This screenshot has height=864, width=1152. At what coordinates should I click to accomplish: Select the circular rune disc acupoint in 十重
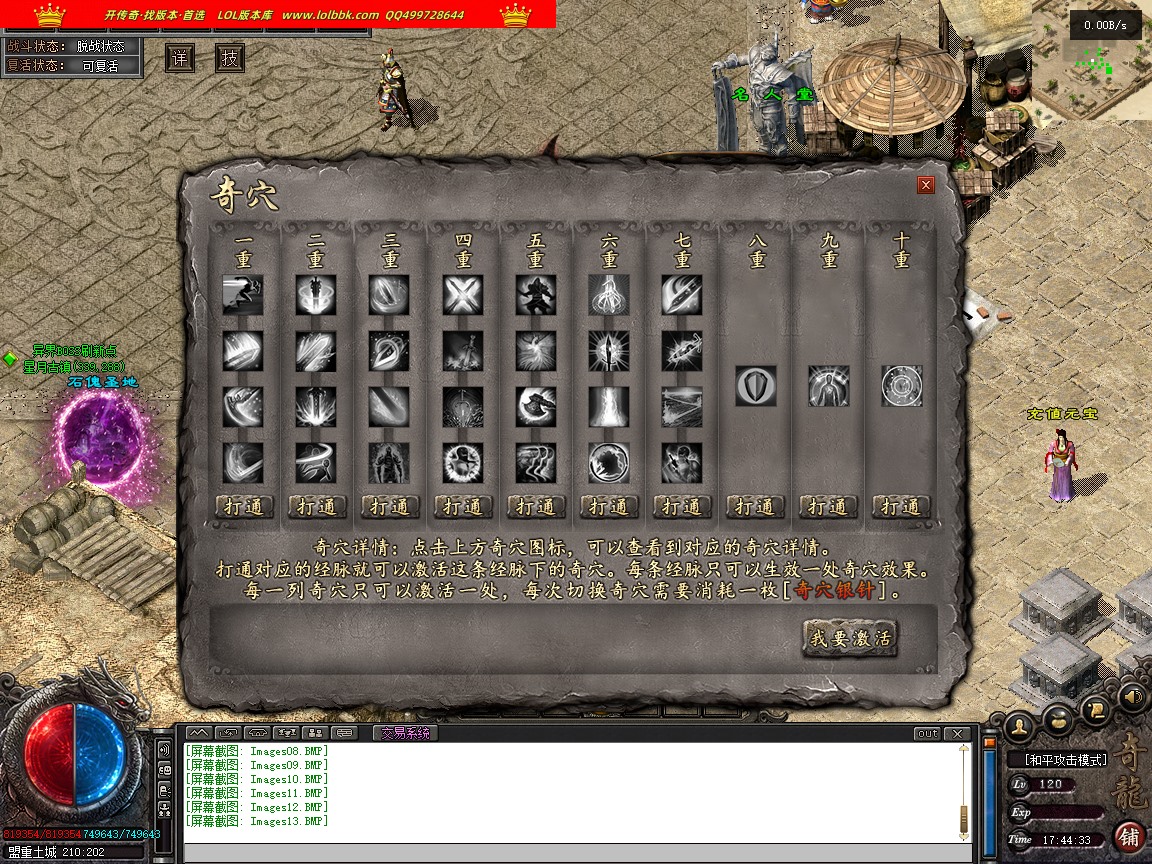[901, 386]
